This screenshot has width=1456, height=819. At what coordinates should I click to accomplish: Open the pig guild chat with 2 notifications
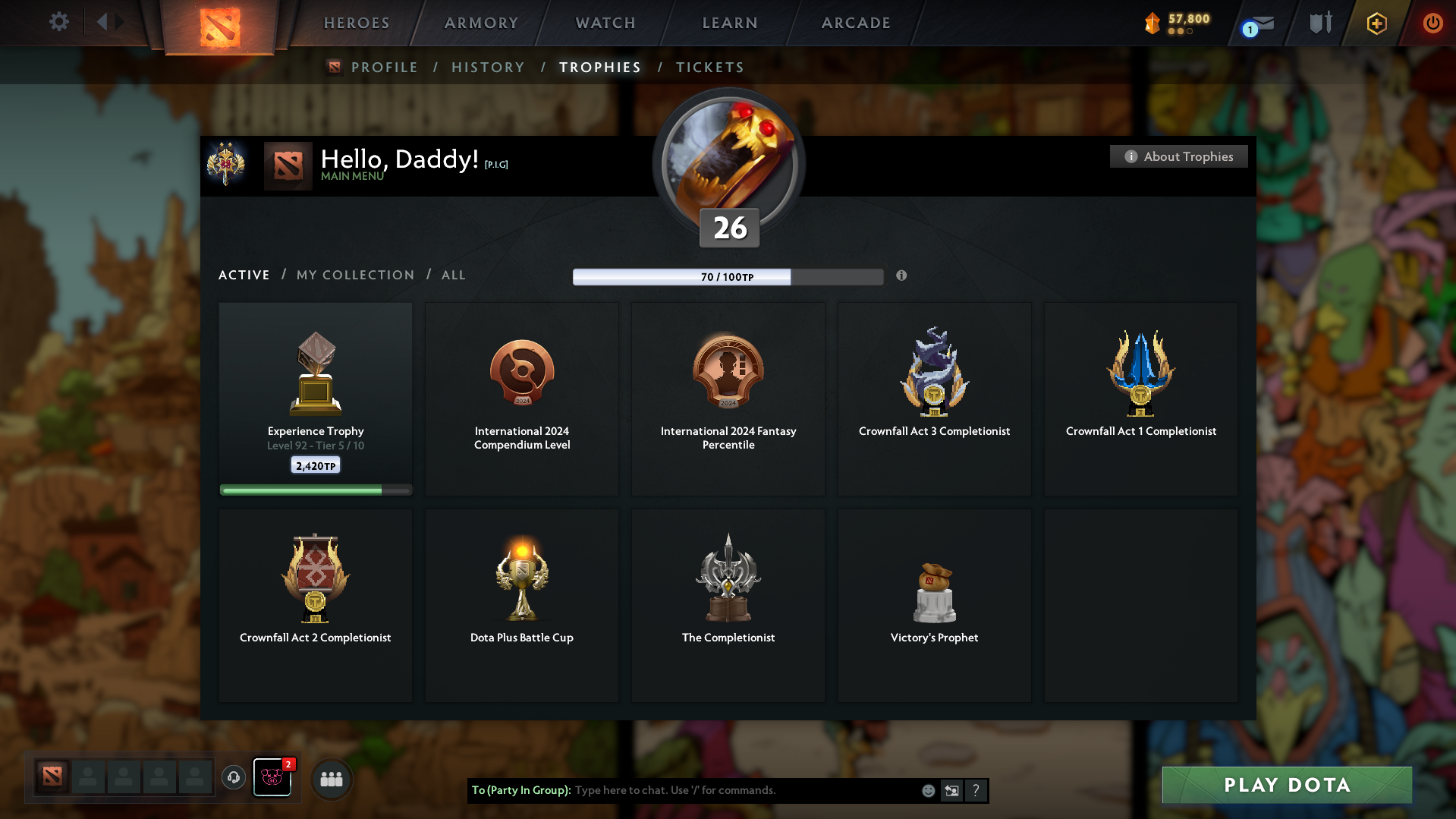272,778
